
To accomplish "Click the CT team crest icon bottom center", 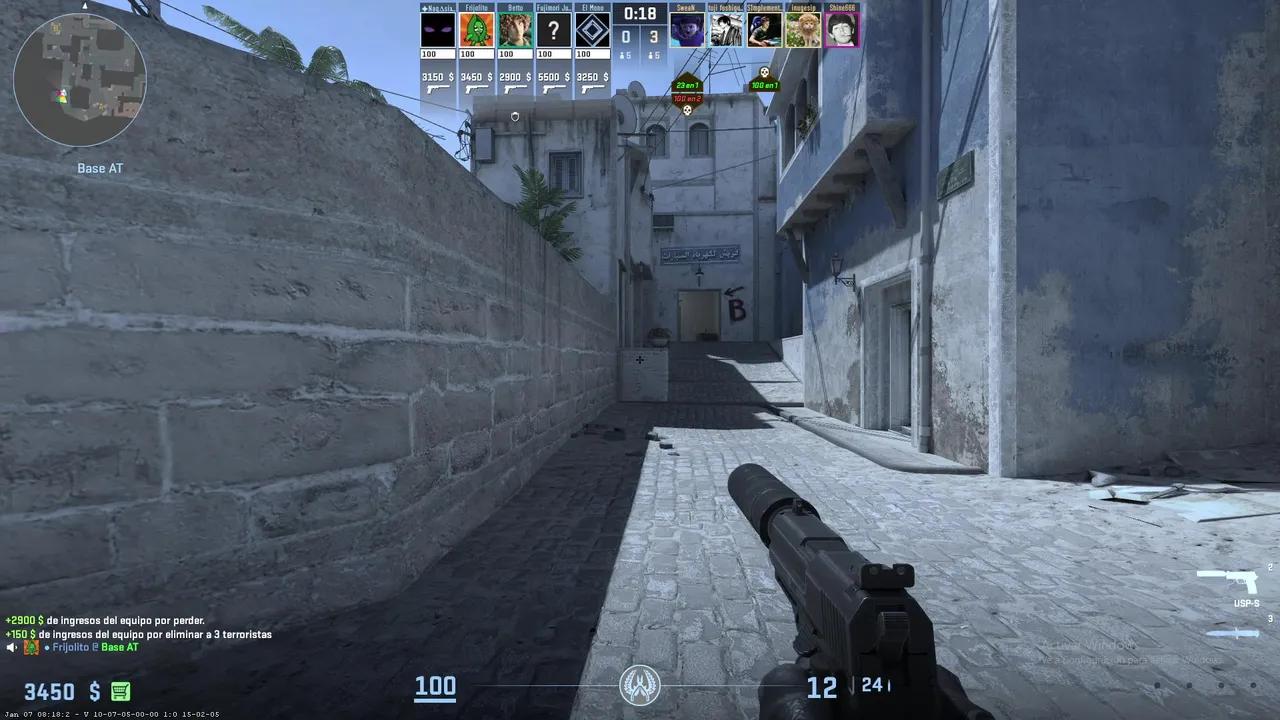I will (639, 687).
